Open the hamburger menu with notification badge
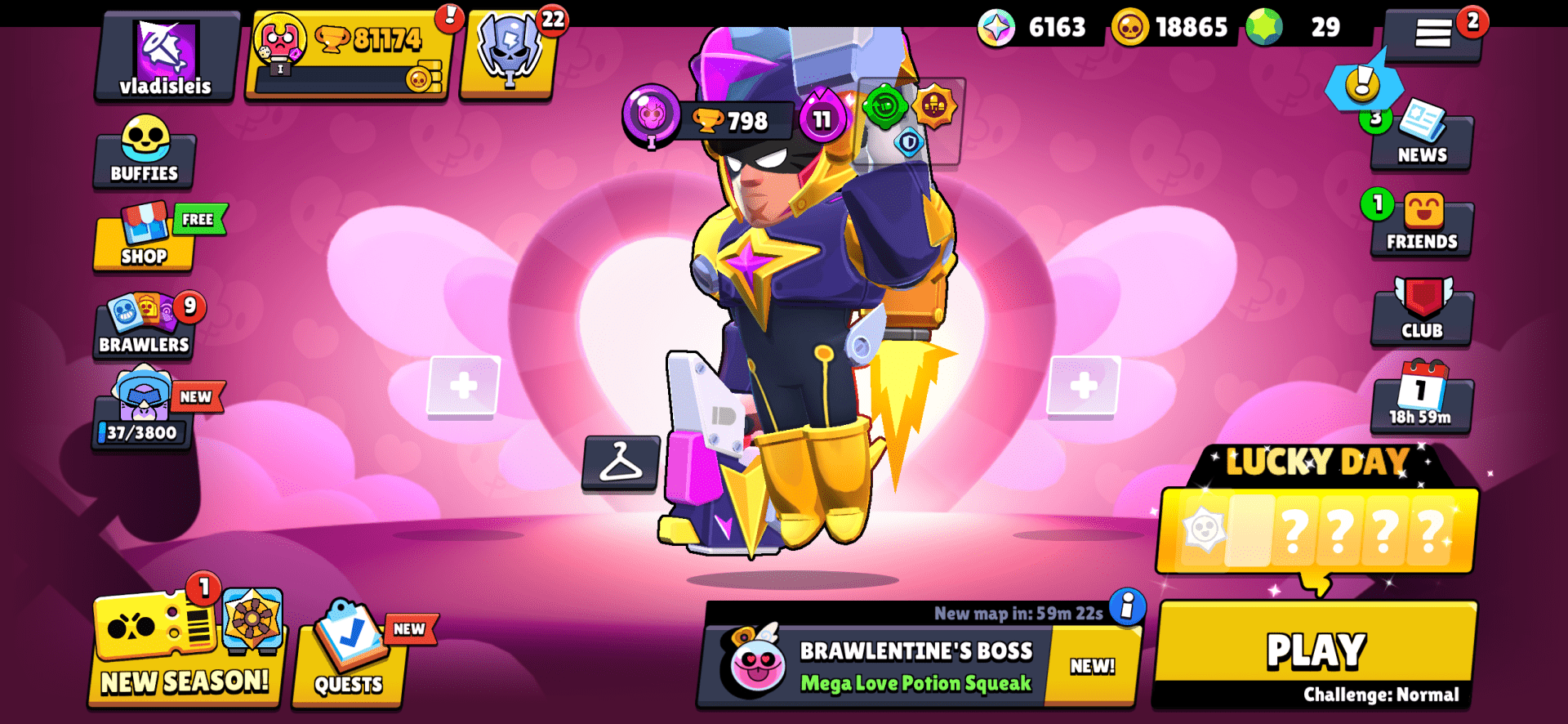This screenshot has height=724, width=1568. (x=1435, y=34)
